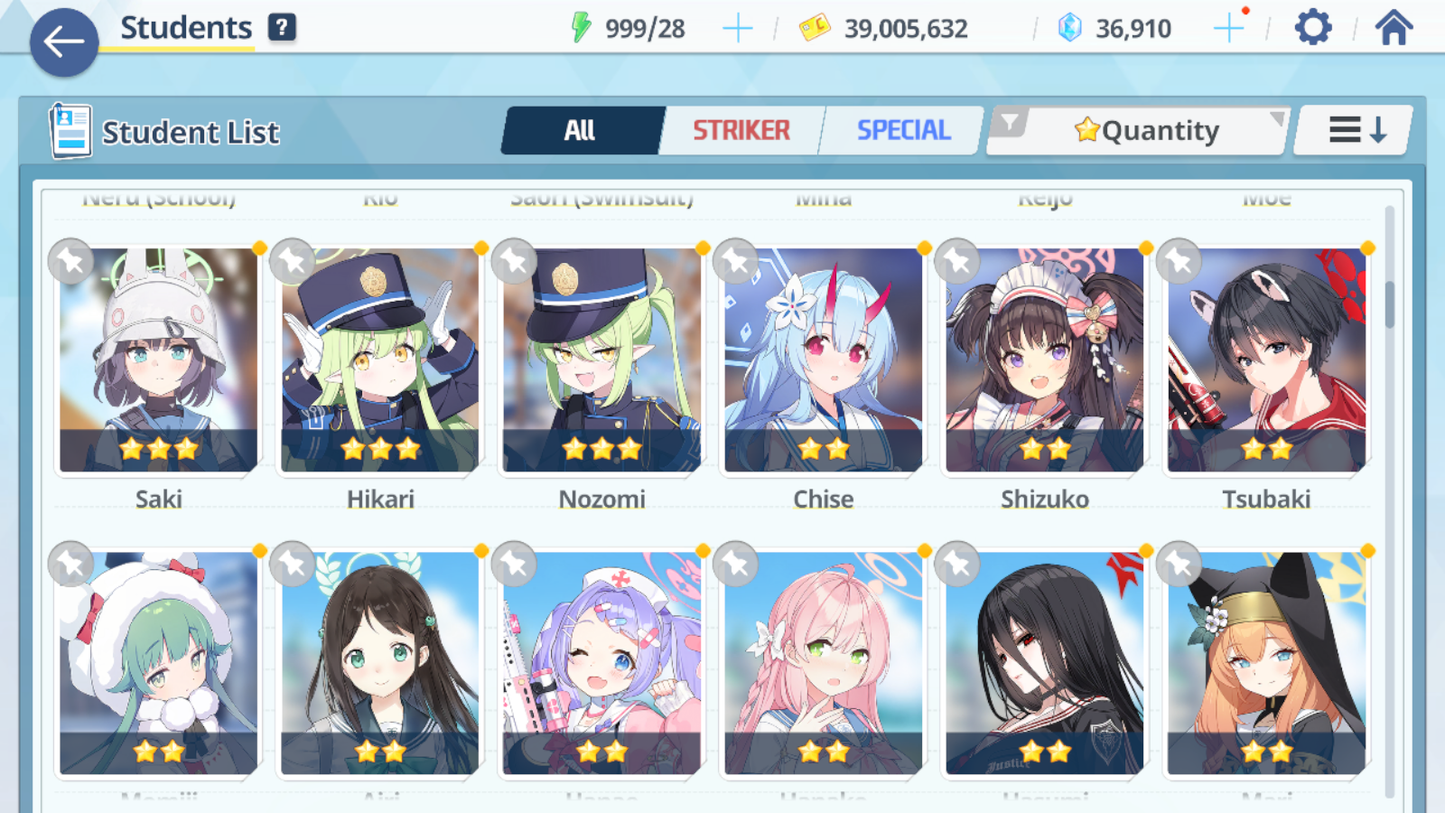This screenshot has height=813, width=1445.
Task: Open the Students help question mark
Action: [282, 28]
